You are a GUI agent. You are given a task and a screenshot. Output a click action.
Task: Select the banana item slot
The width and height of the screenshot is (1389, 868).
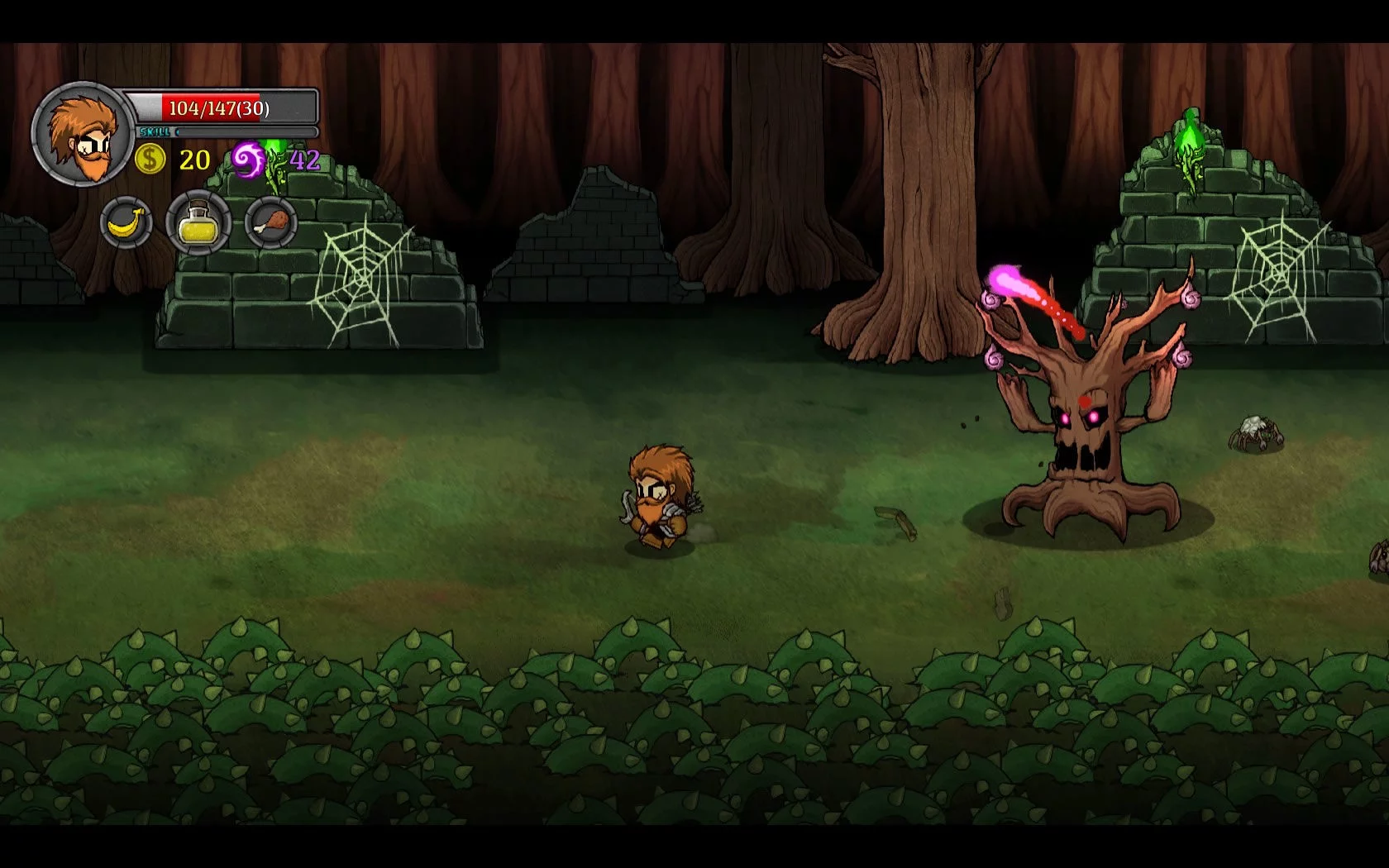126,222
